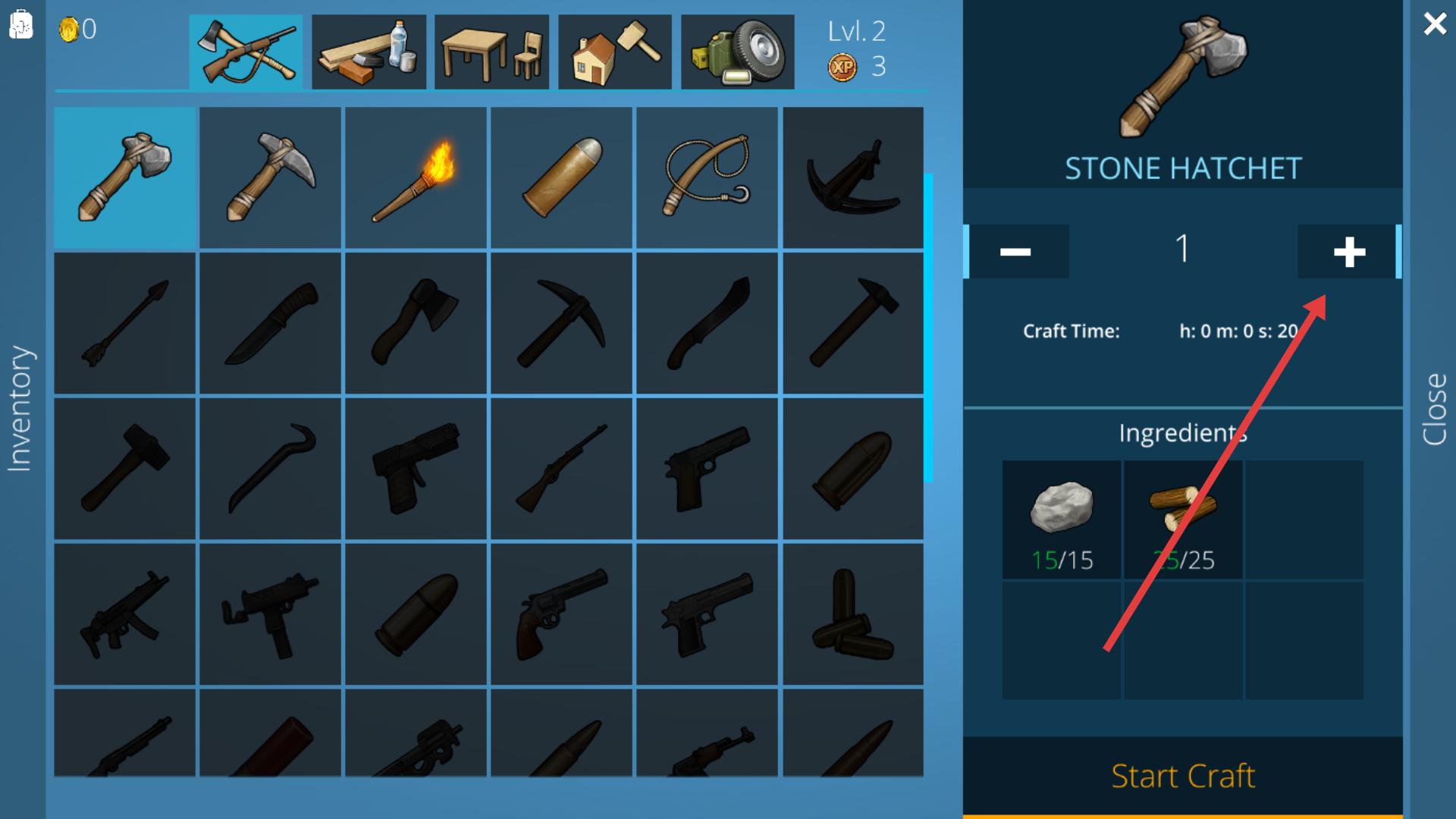Viewport: 1456px width, 819px height.
Task: Start crafting the Stone Hatchet
Action: [1182, 776]
